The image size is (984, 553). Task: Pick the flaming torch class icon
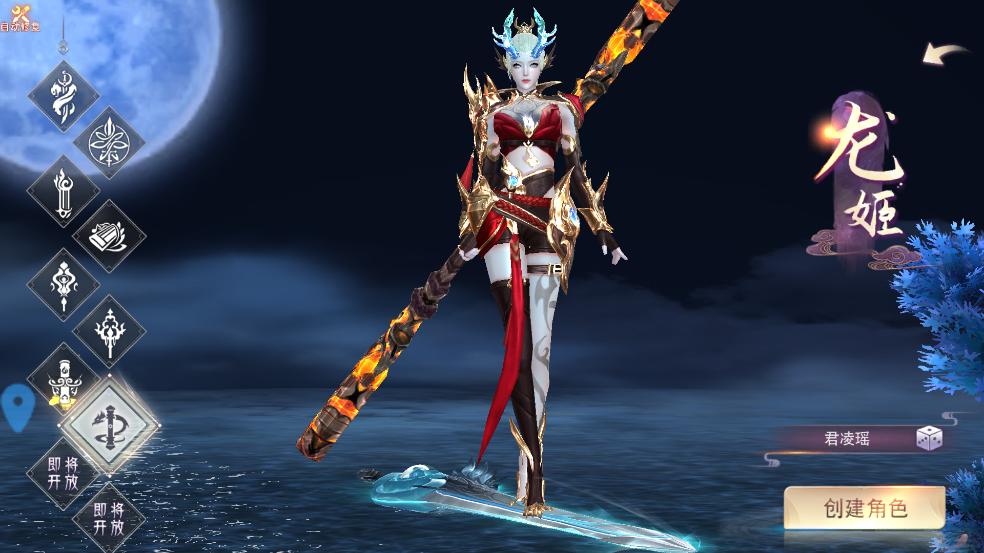pos(62,191)
